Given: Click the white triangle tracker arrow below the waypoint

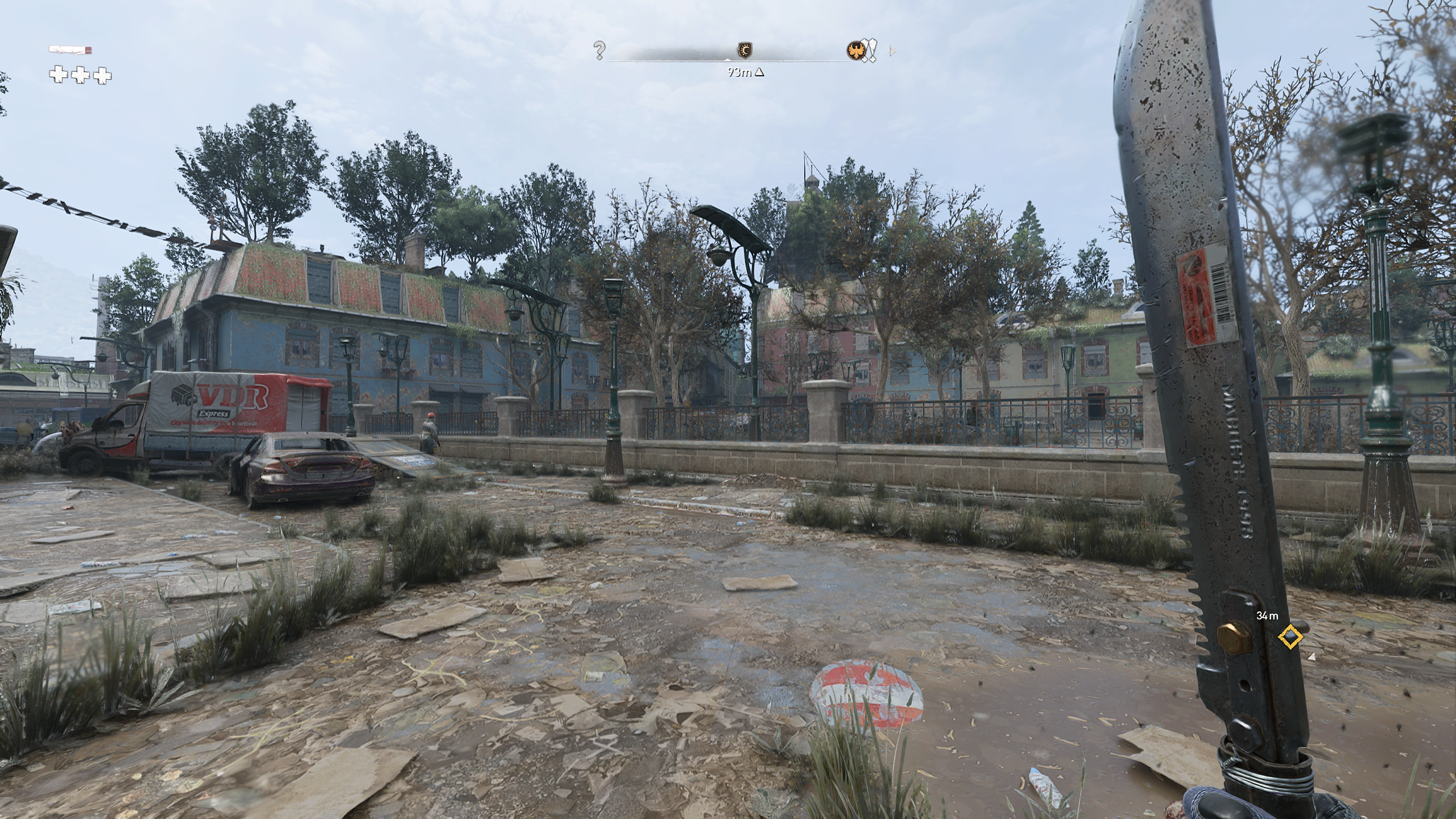Looking at the screenshot, I should (x=1312, y=657).
